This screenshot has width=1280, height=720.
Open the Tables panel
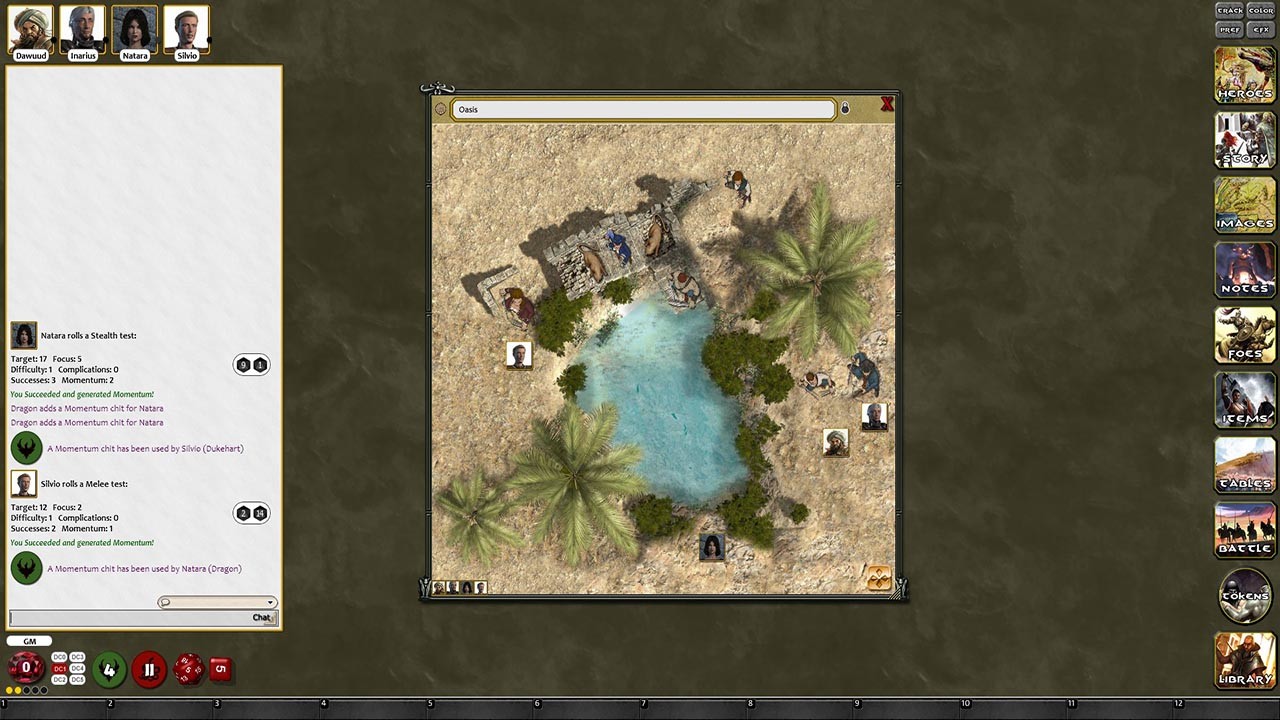pyautogui.click(x=1244, y=465)
